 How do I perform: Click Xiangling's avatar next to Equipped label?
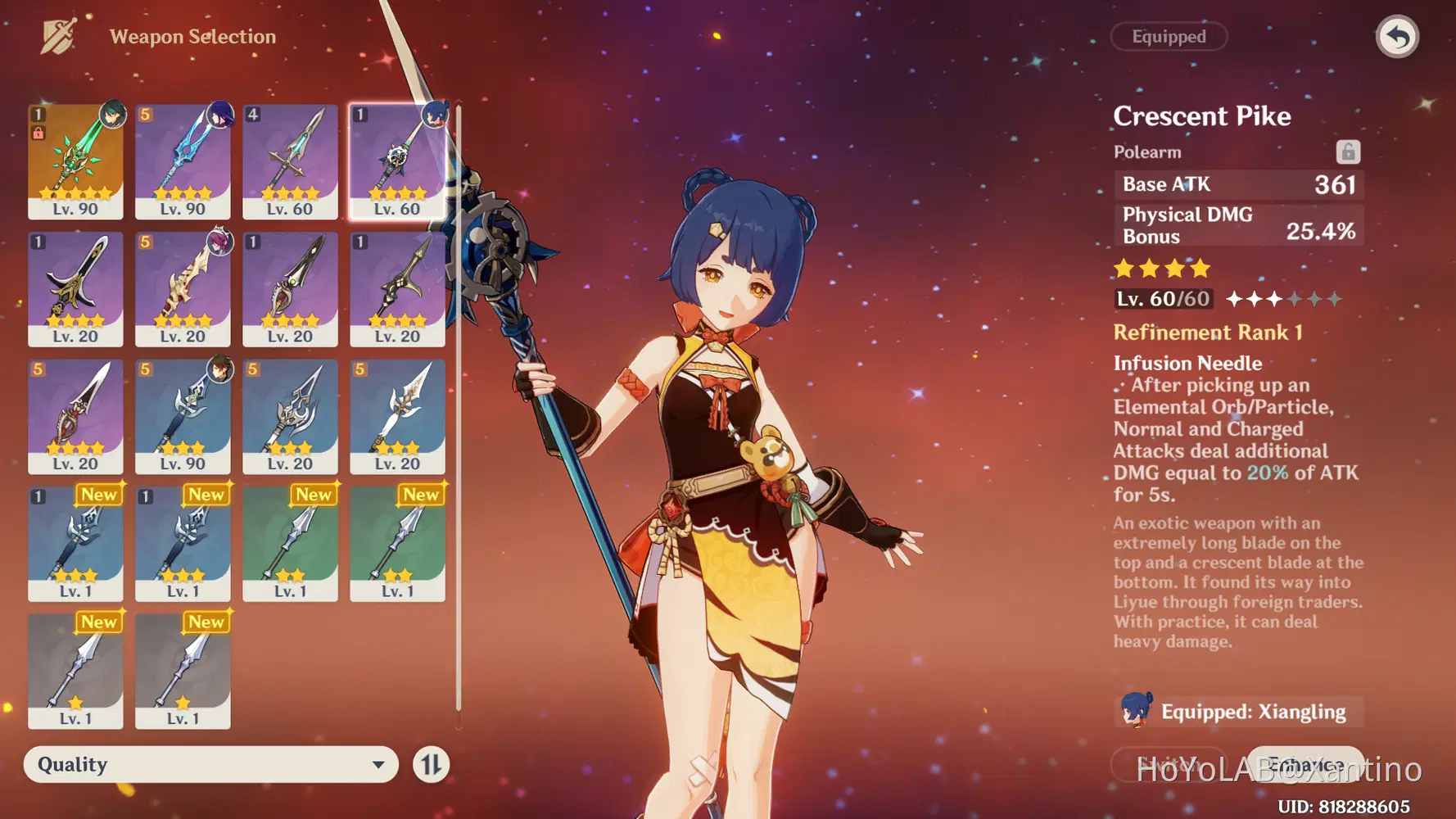coord(1136,712)
